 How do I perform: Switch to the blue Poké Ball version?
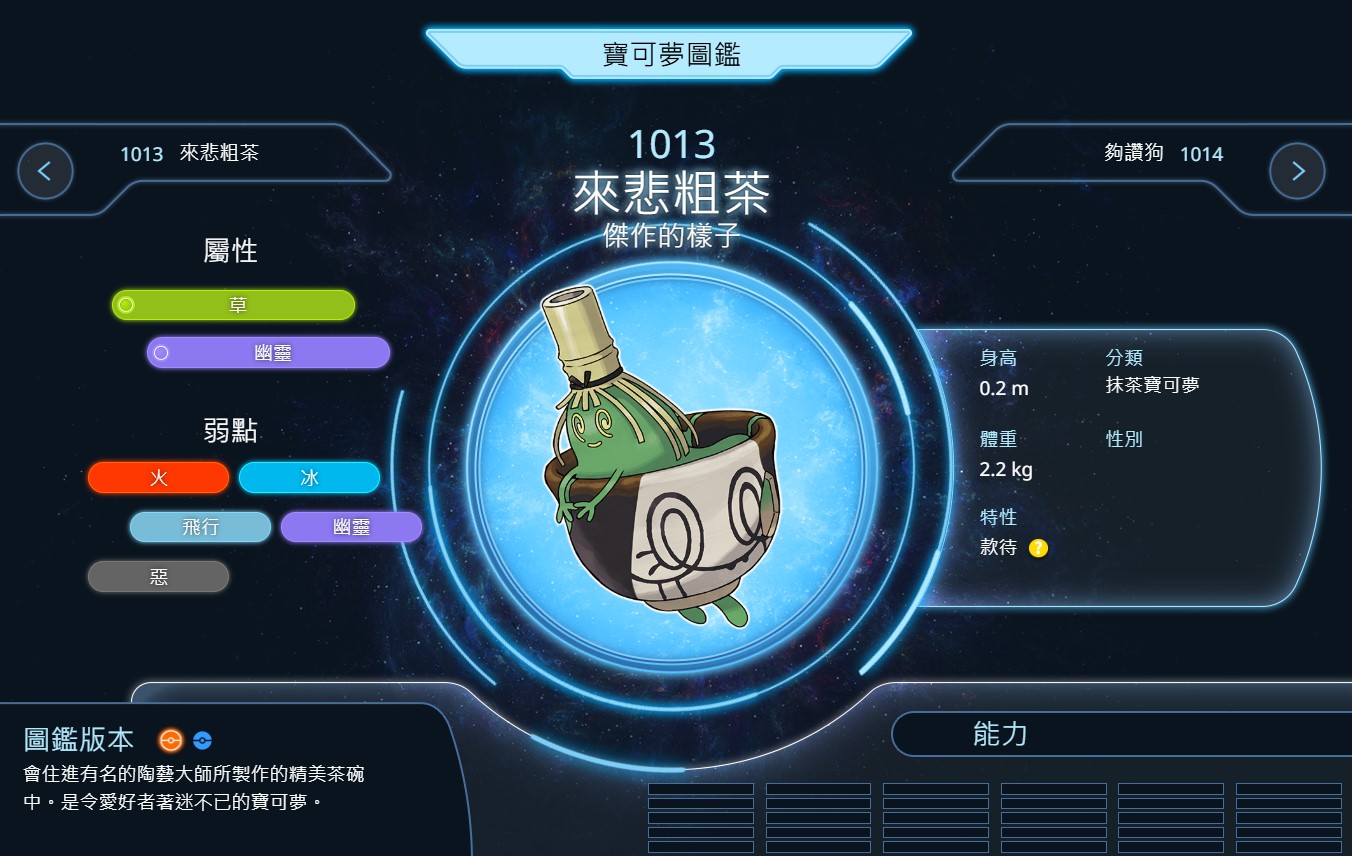[202, 741]
